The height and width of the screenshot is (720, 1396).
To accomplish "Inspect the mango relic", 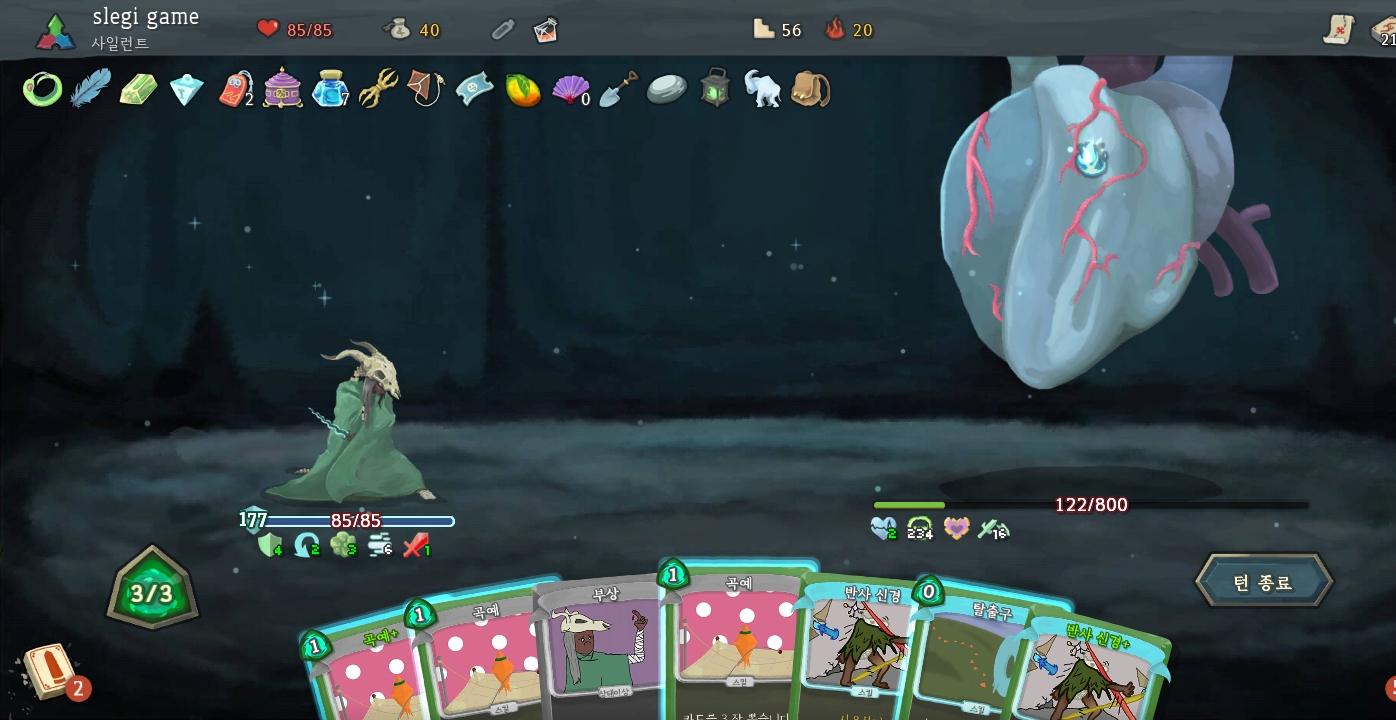I will [x=522, y=90].
